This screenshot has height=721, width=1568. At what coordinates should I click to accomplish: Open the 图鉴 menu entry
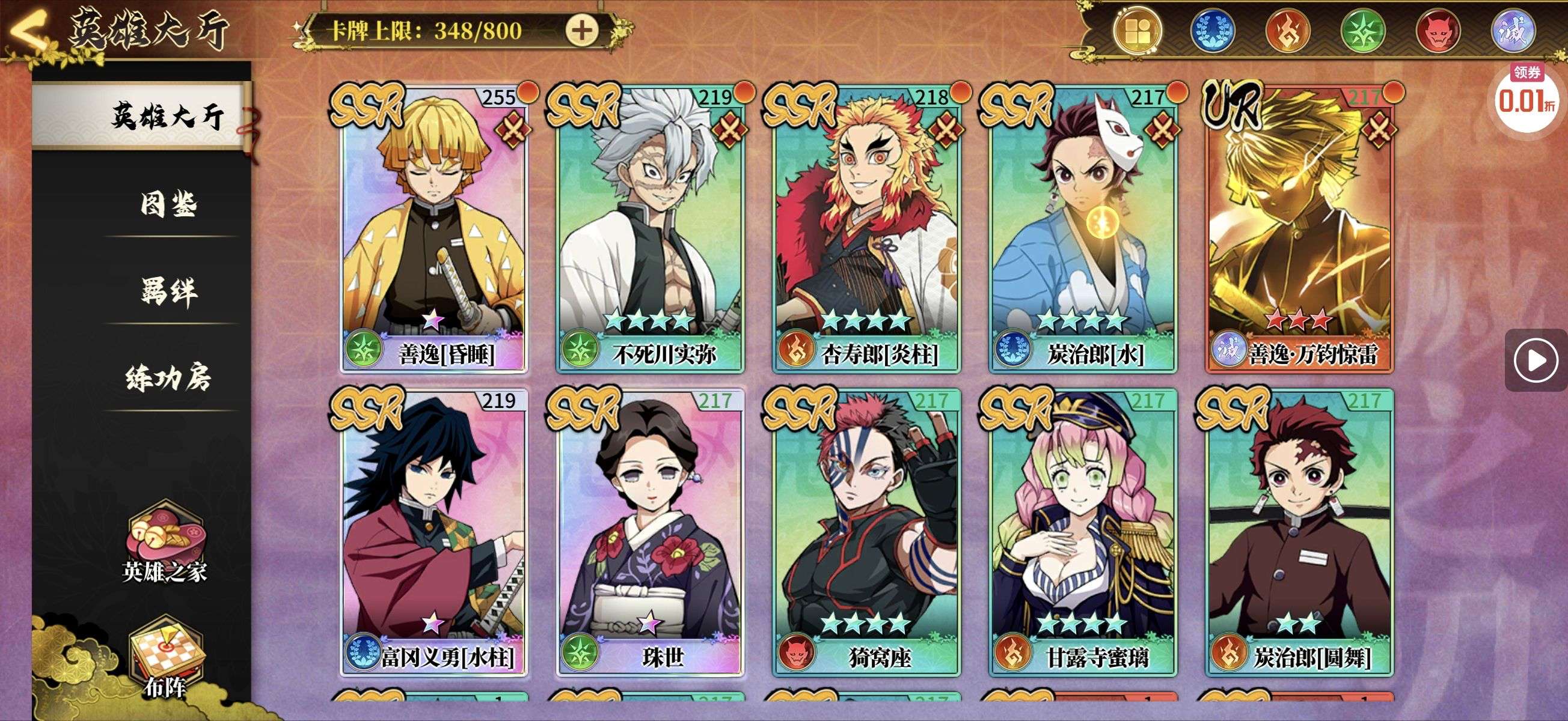tap(168, 204)
